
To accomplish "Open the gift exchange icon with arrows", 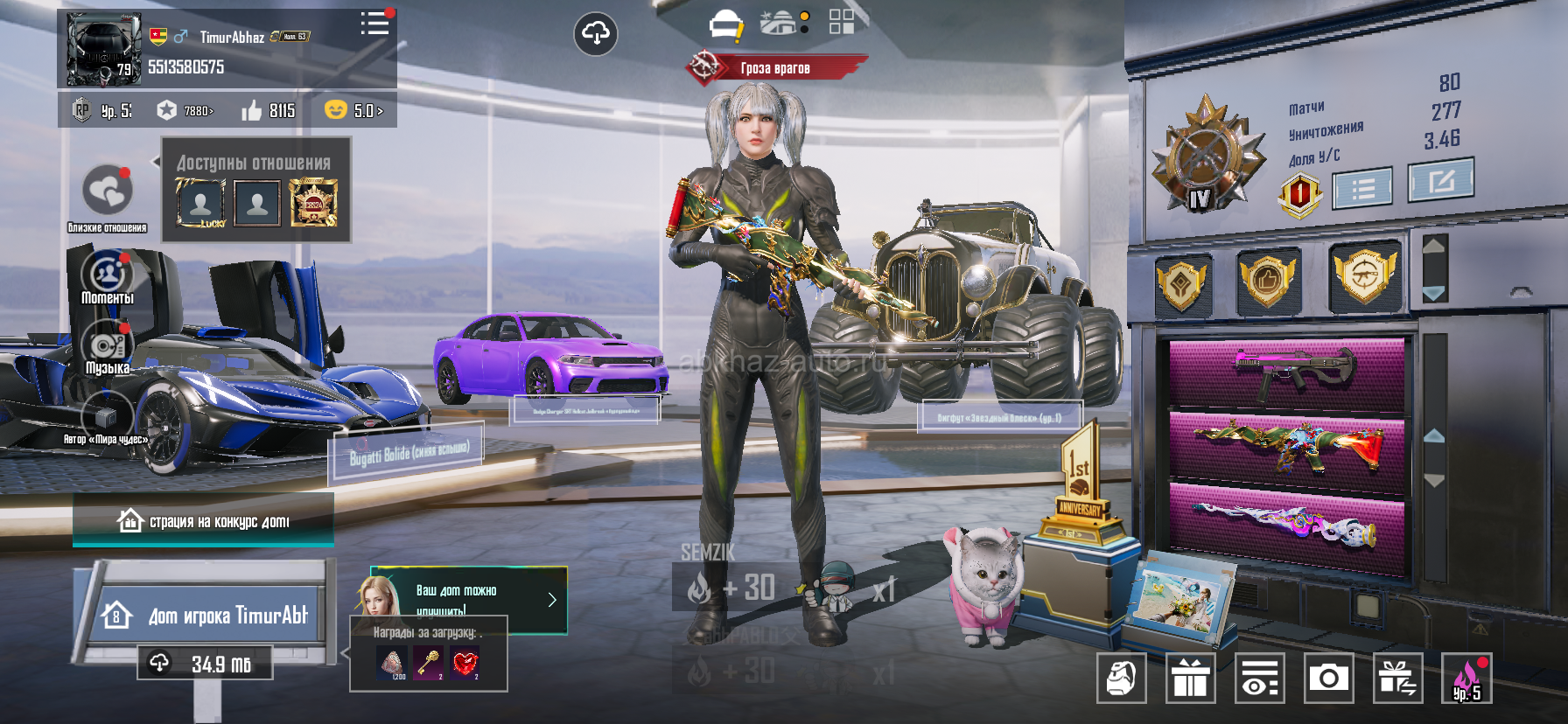I will click(x=1397, y=678).
